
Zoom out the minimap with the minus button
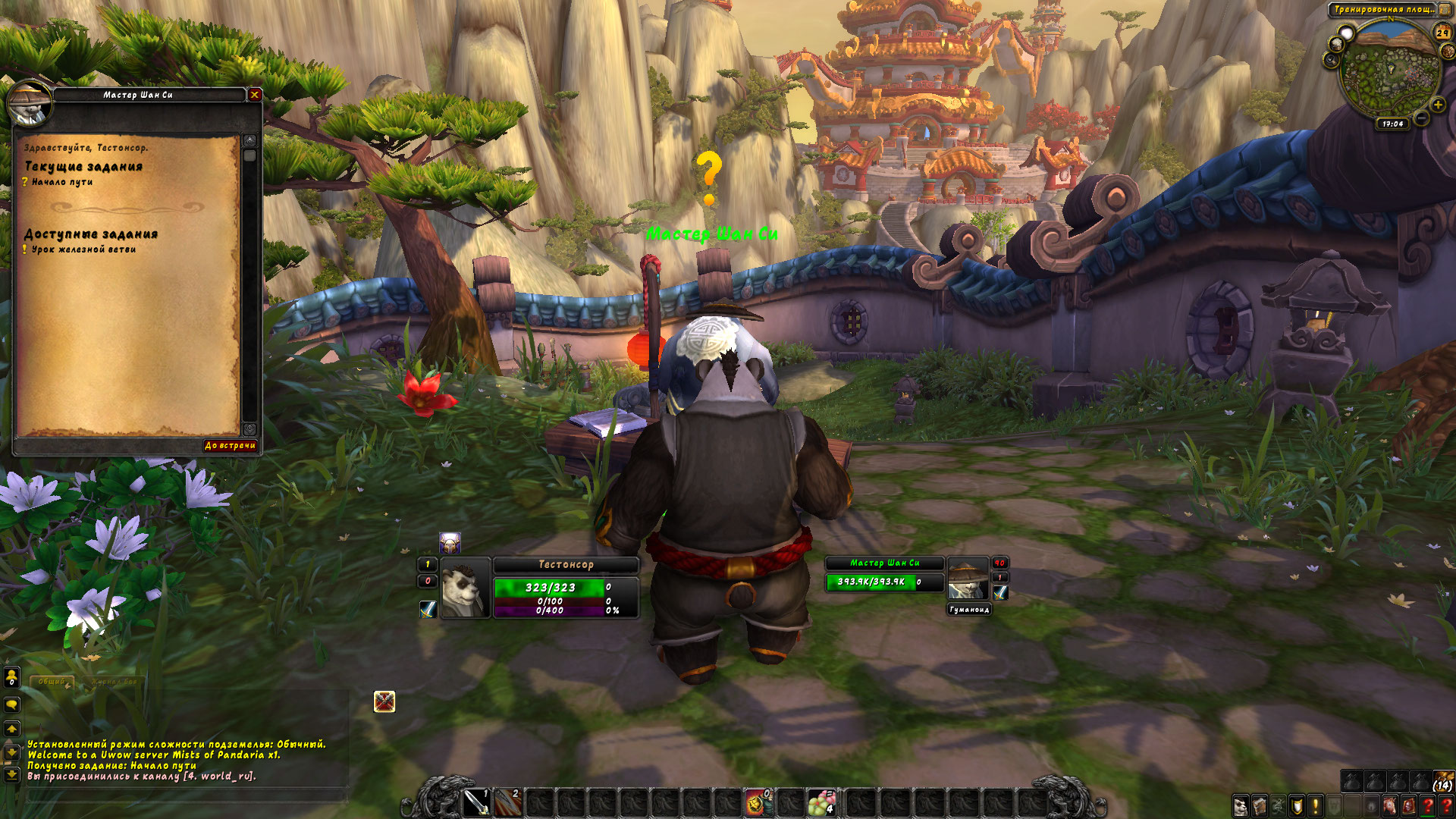click(1422, 119)
